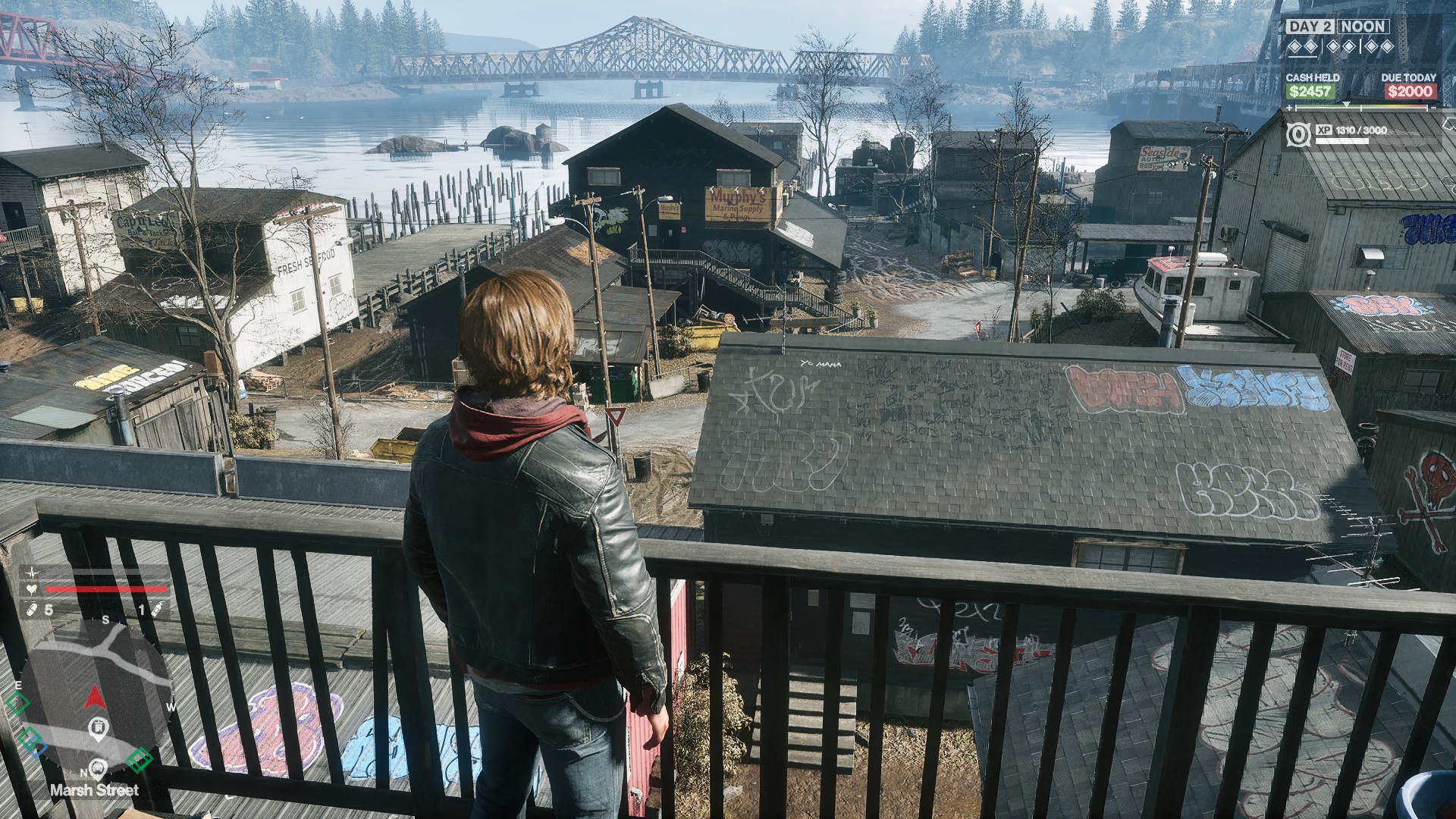
Task: Select the pill item icon
Action: [33, 609]
